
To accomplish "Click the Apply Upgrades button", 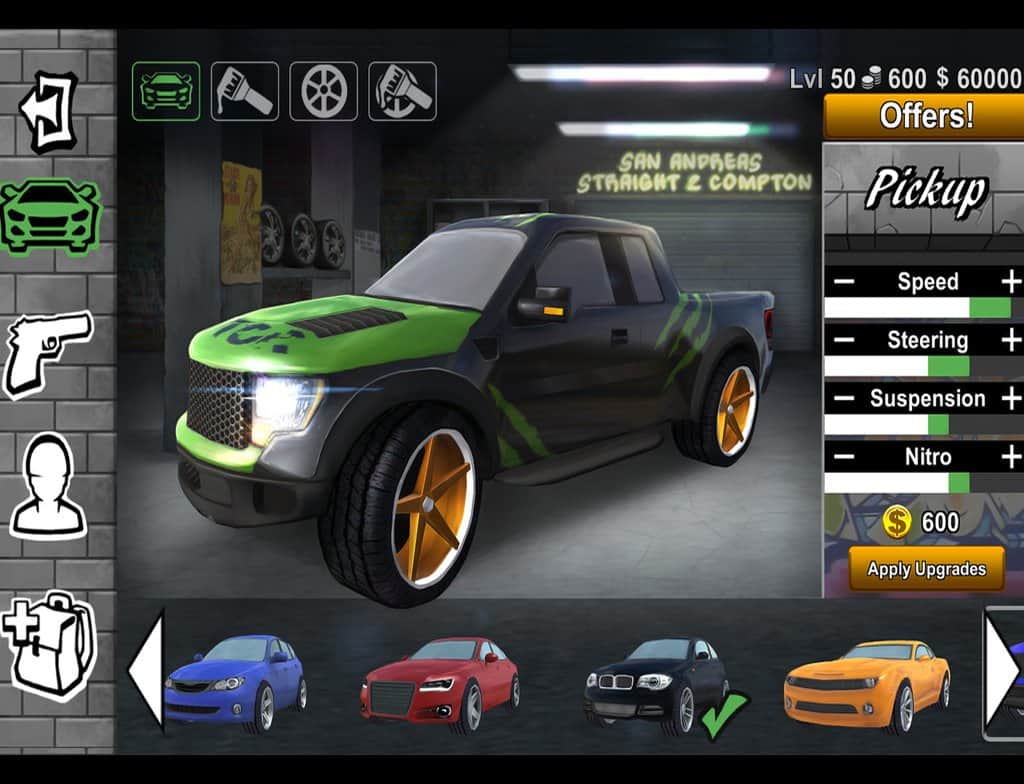I will (x=926, y=569).
